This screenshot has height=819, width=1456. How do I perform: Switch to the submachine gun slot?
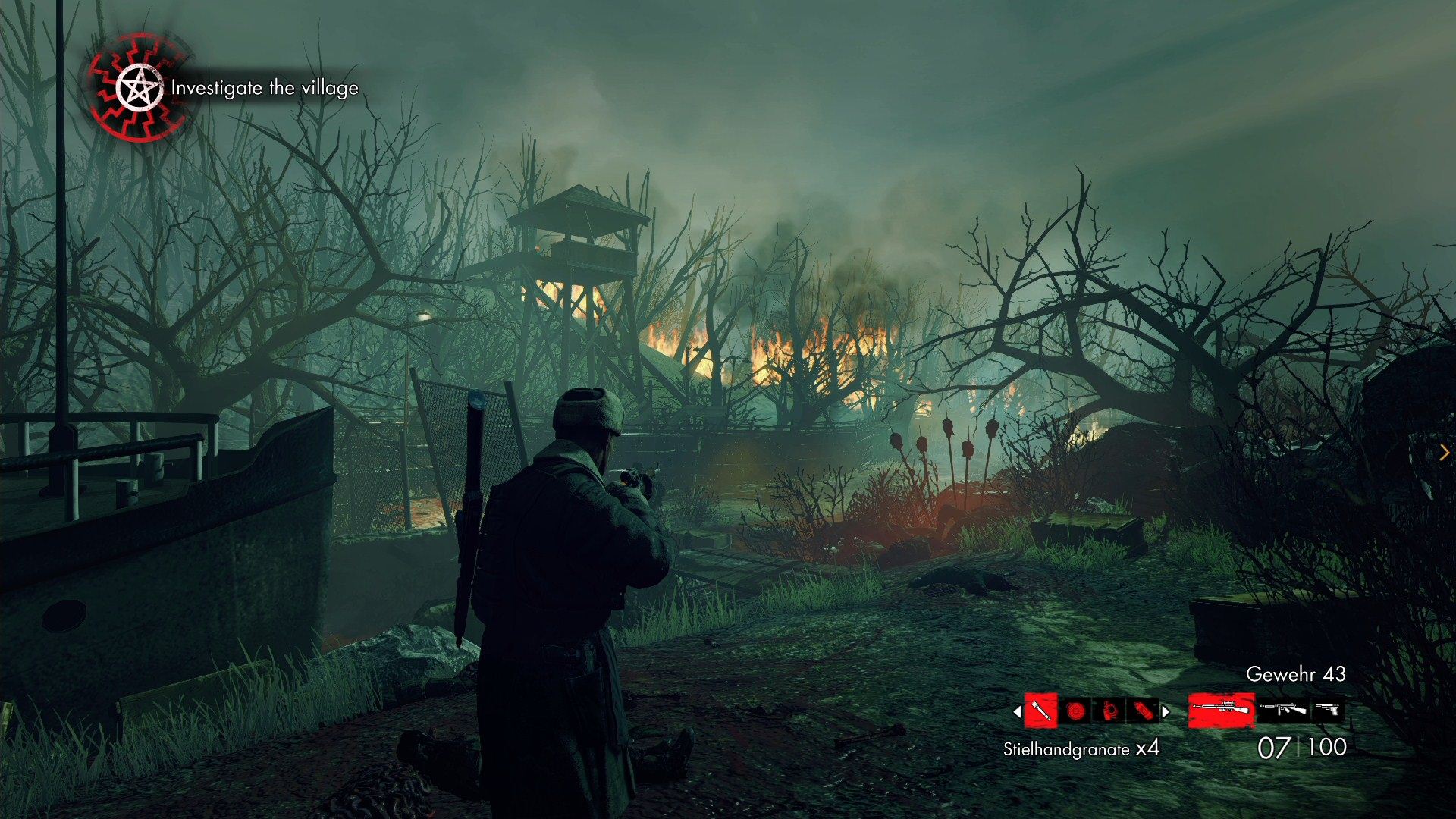point(1283,711)
